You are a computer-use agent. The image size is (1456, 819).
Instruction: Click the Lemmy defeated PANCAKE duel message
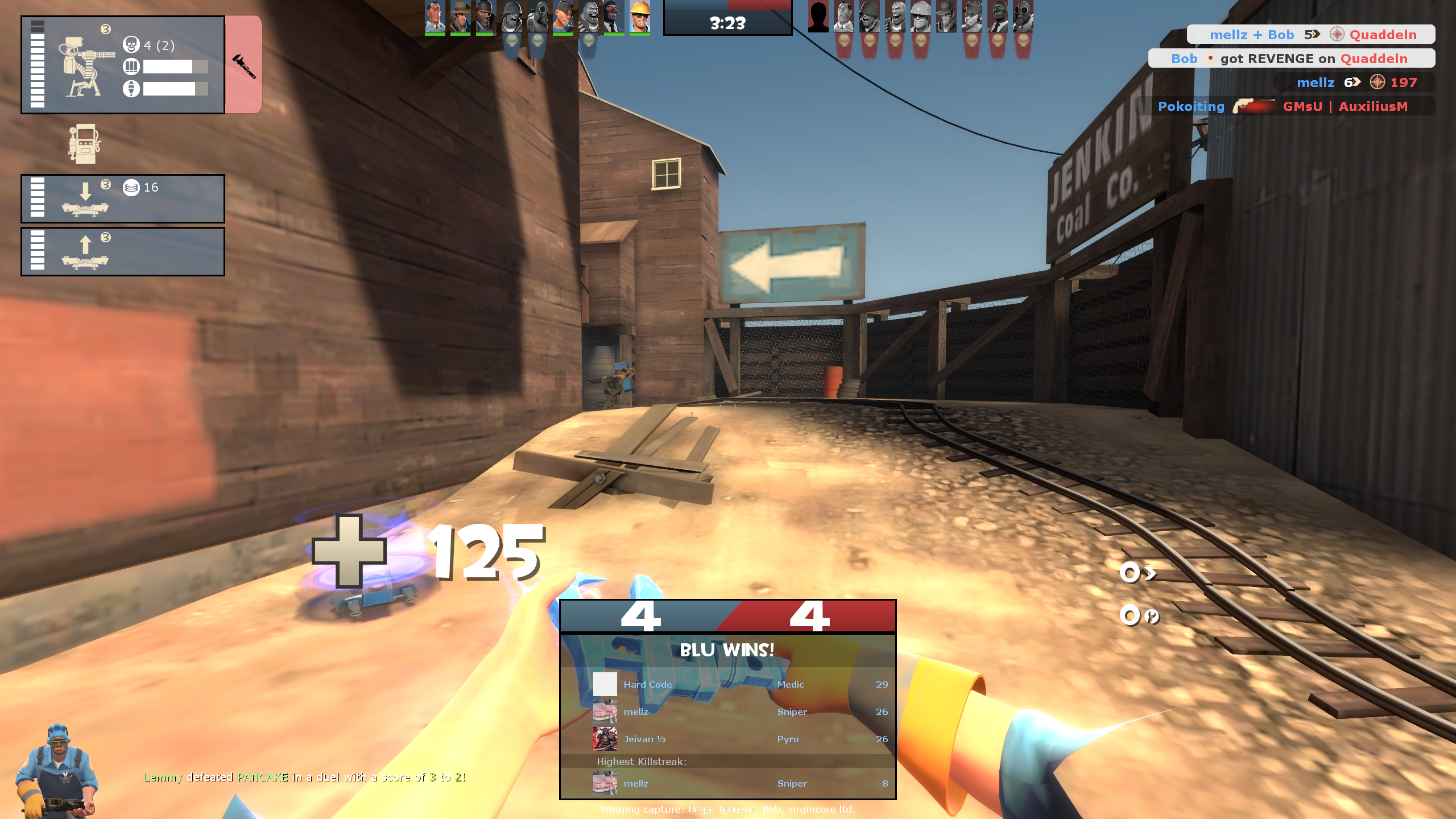(304, 777)
